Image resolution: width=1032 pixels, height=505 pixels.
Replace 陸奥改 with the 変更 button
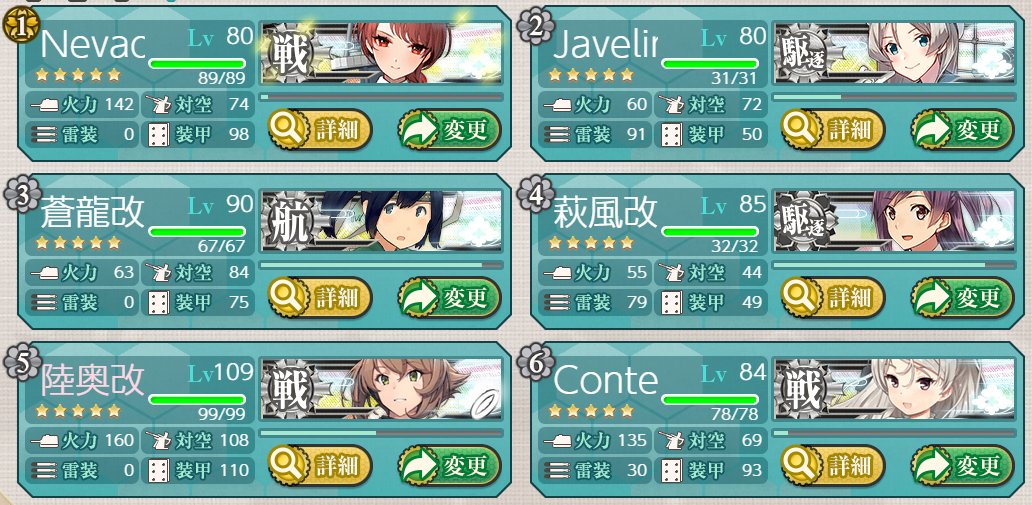[x=449, y=464]
